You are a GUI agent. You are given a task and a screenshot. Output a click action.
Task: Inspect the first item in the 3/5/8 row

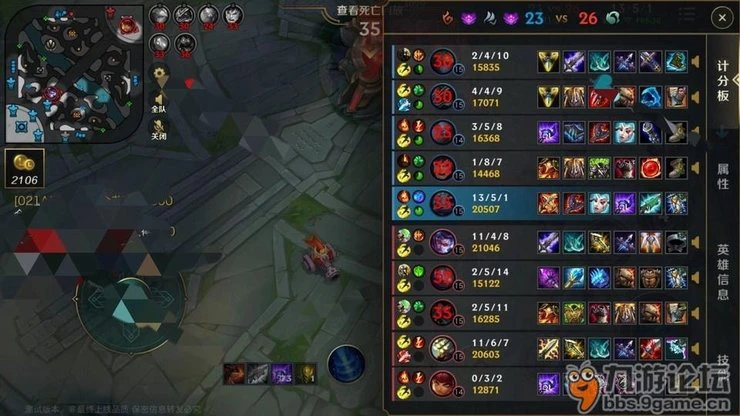click(548, 132)
